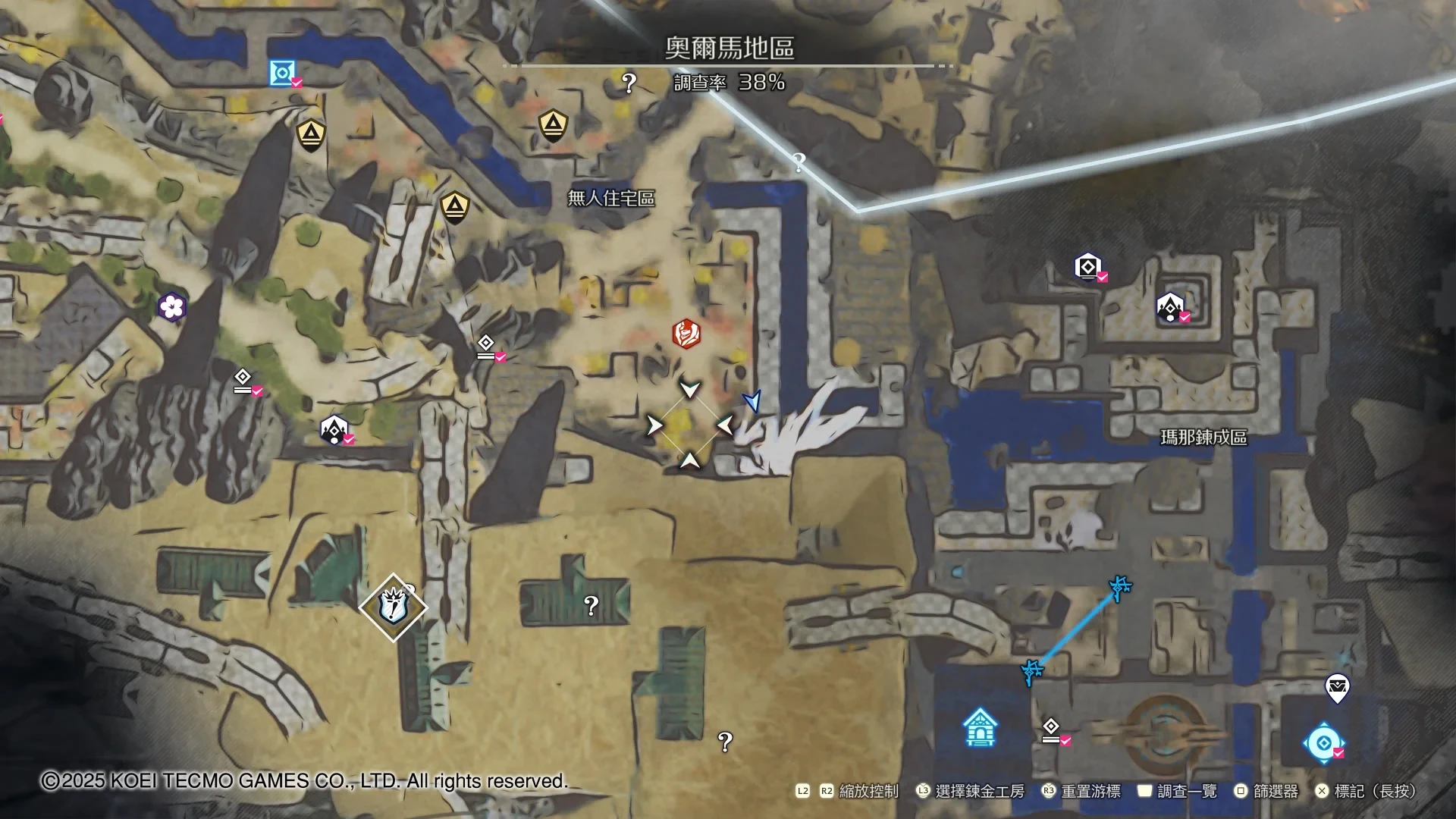This screenshot has width=1456, height=819.
Task: Select the red hexagon marker
Action: (x=686, y=334)
